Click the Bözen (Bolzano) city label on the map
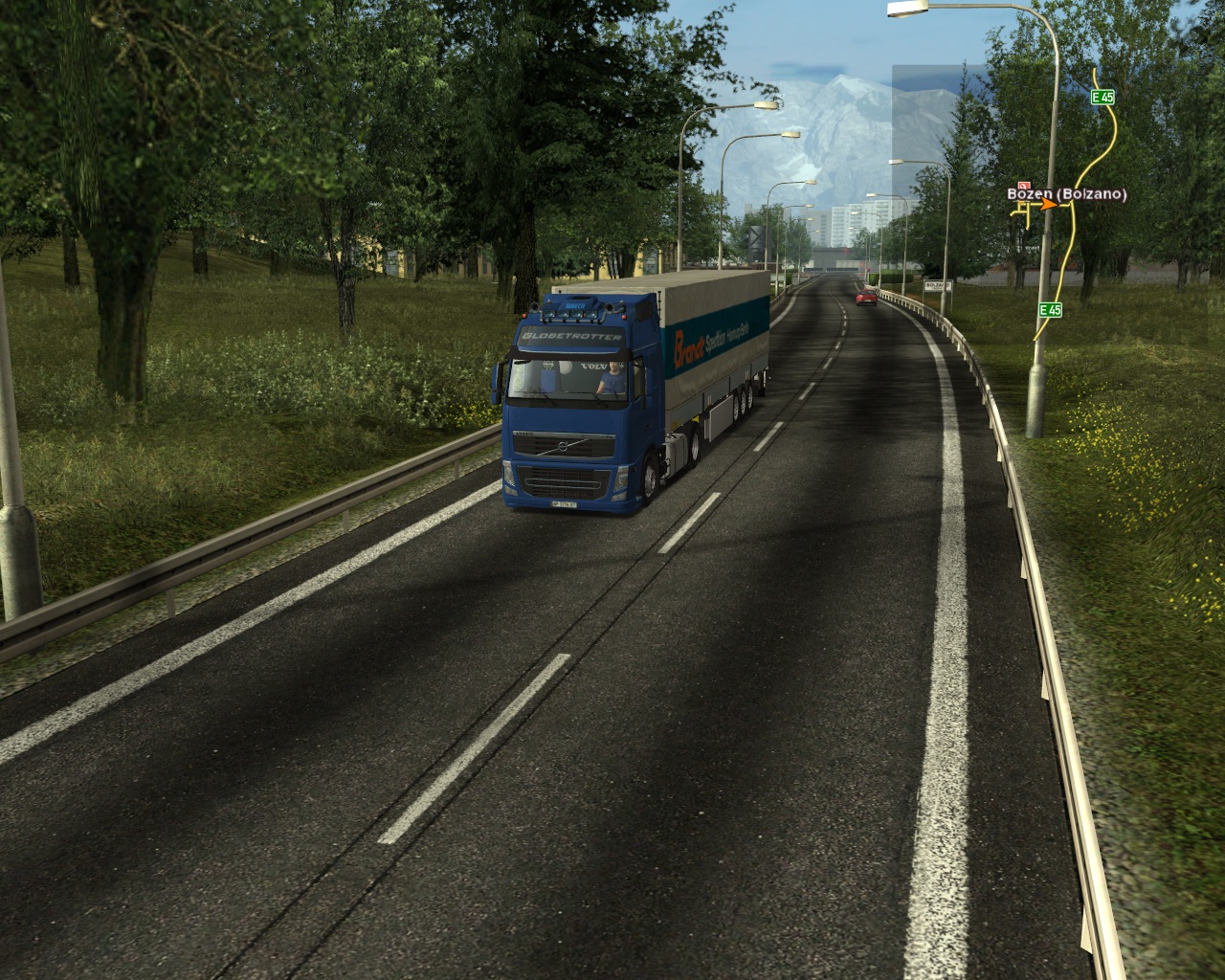 click(x=1066, y=193)
